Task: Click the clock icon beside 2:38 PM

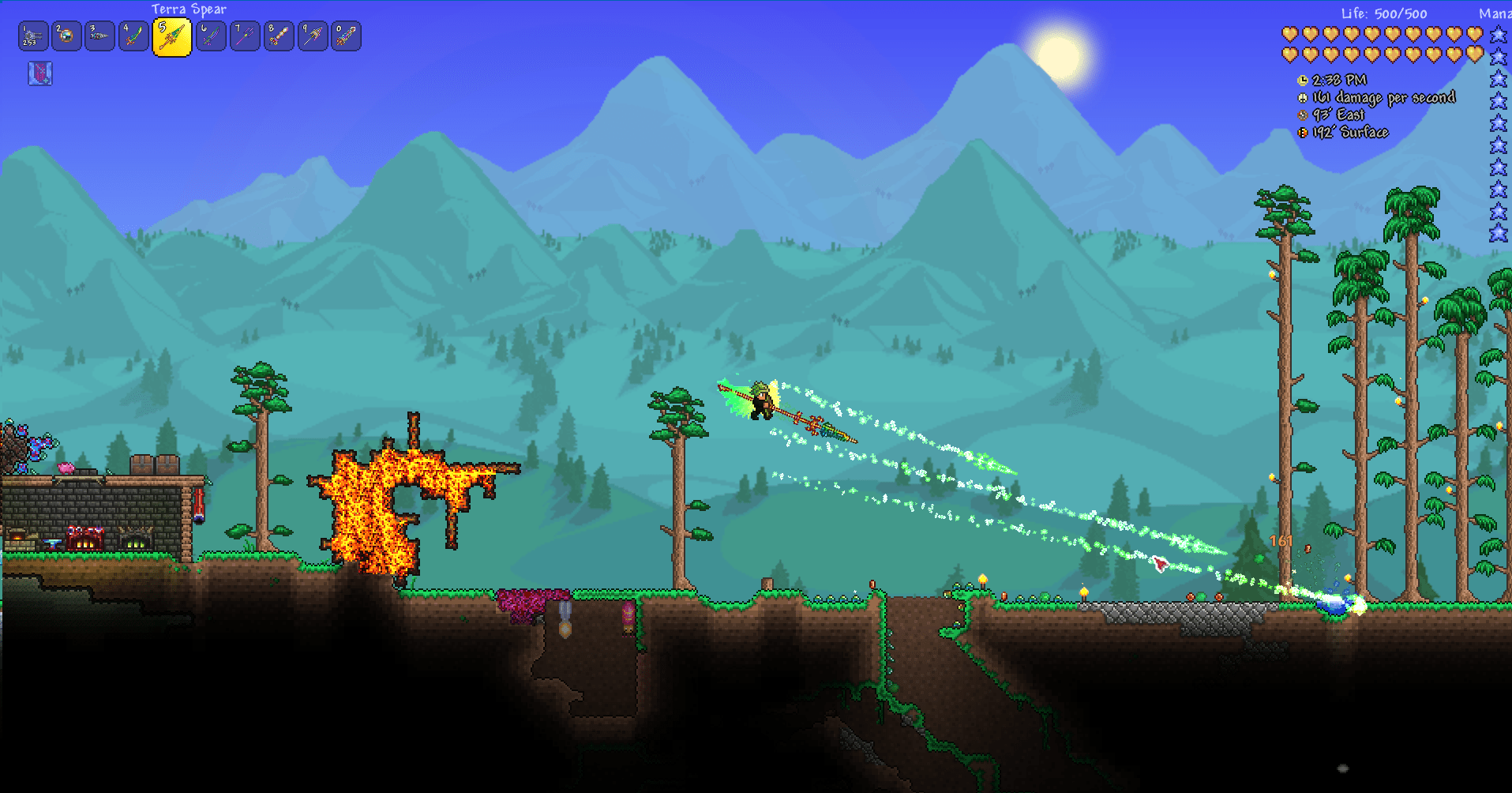Action: pyautogui.click(x=1303, y=80)
